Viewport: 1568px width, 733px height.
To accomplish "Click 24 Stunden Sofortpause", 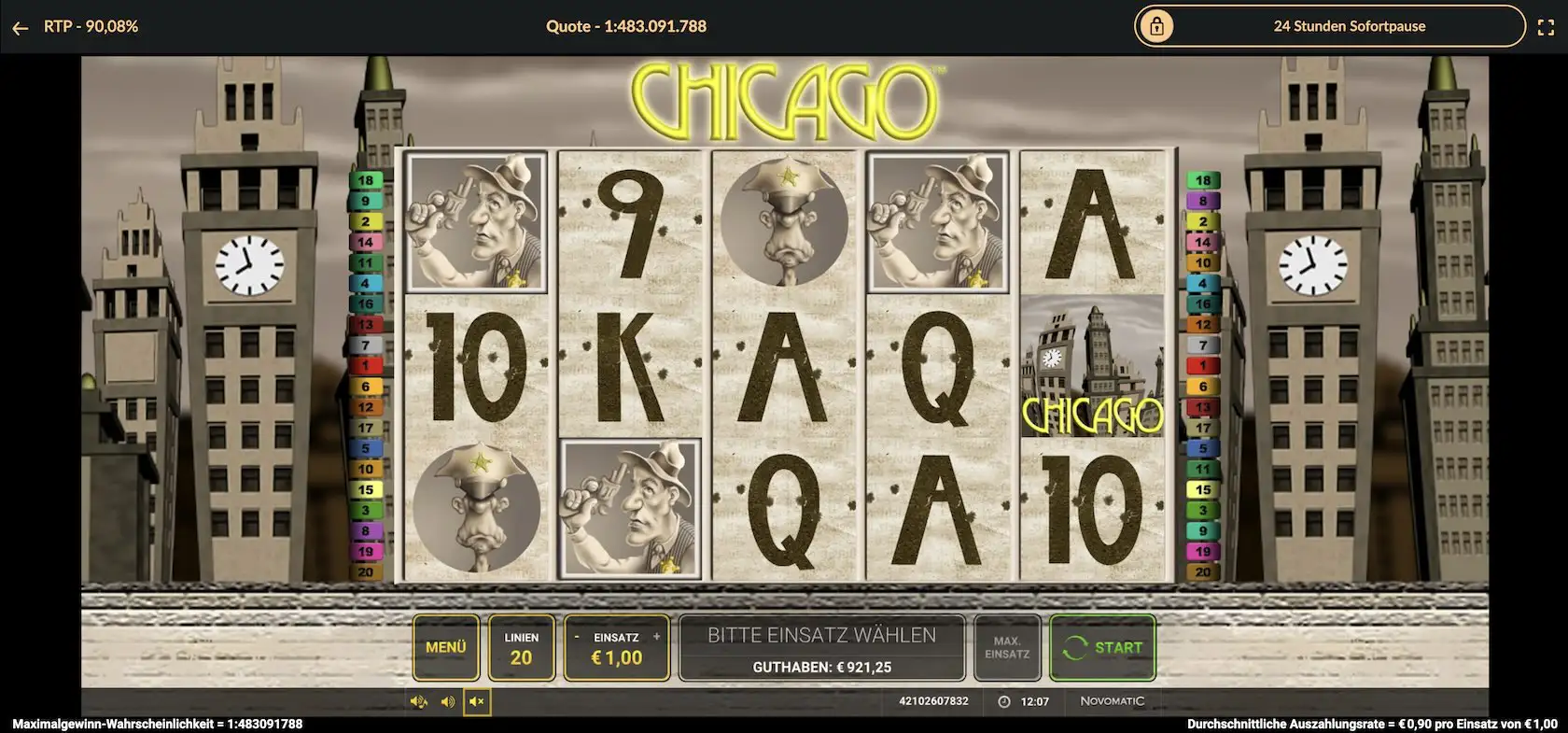I will (x=1349, y=26).
